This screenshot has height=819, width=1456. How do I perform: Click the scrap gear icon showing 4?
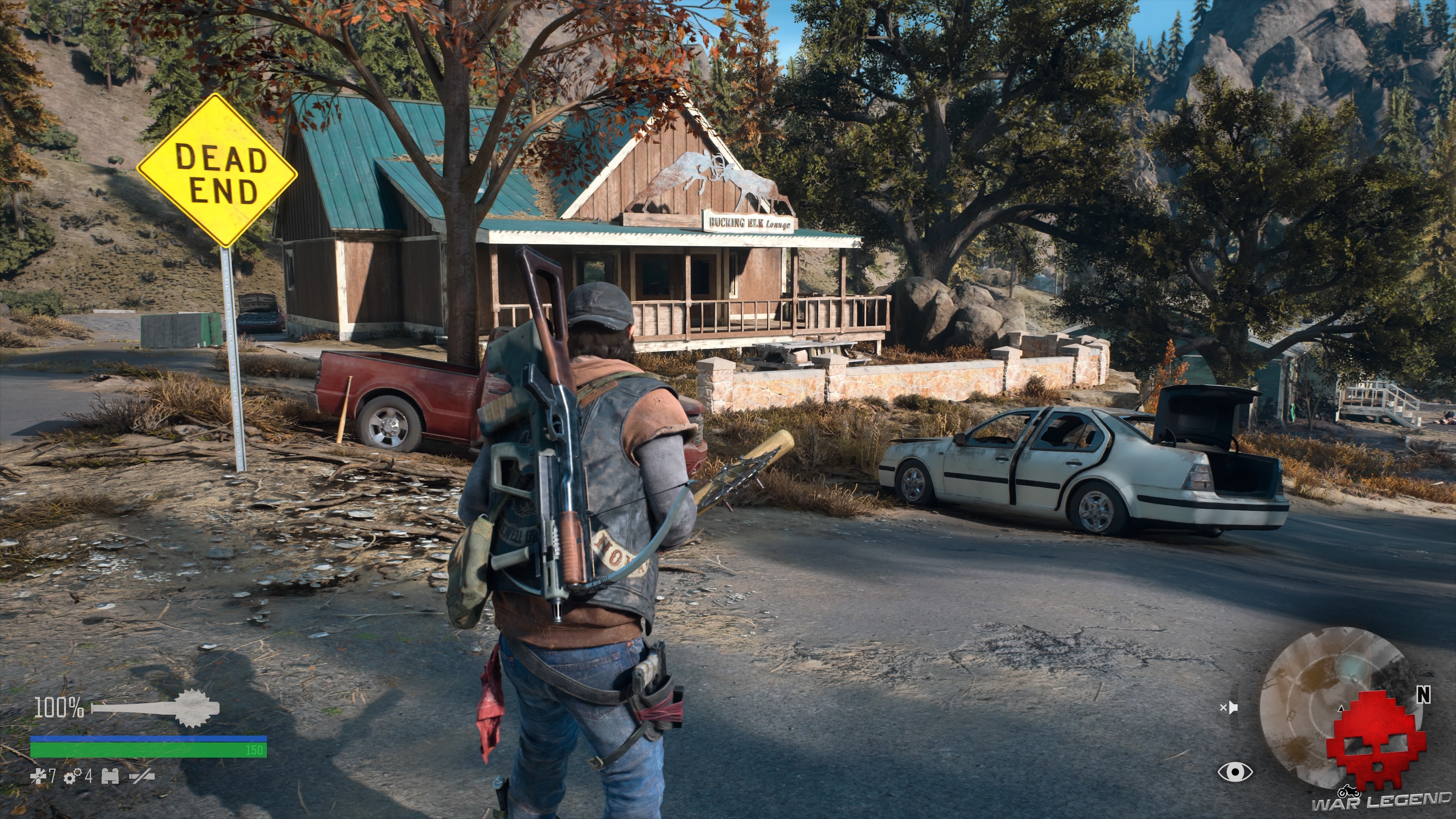[74, 778]
